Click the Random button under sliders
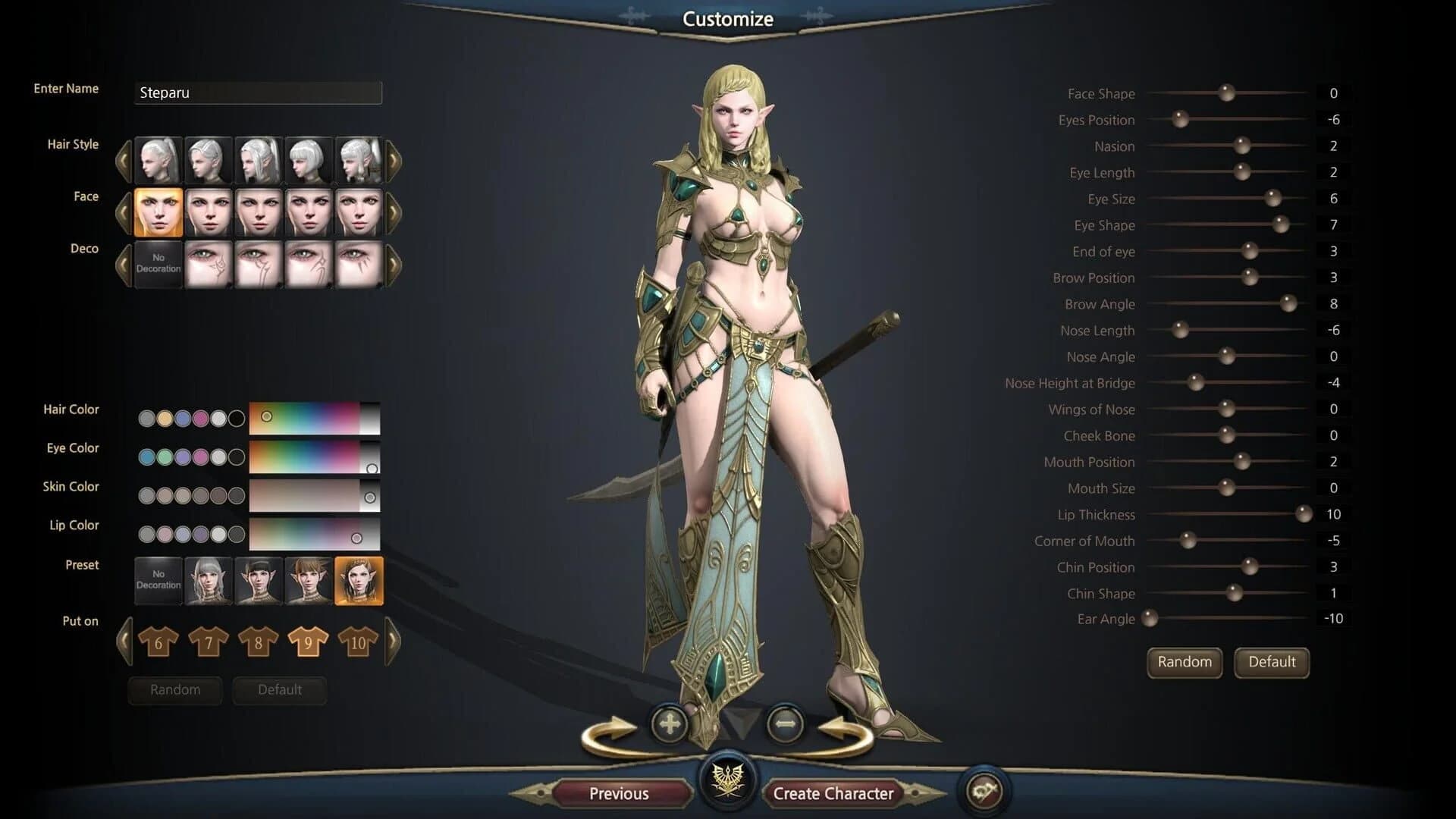Screen dimensions: 1456x819 [x=1184, y=662]
